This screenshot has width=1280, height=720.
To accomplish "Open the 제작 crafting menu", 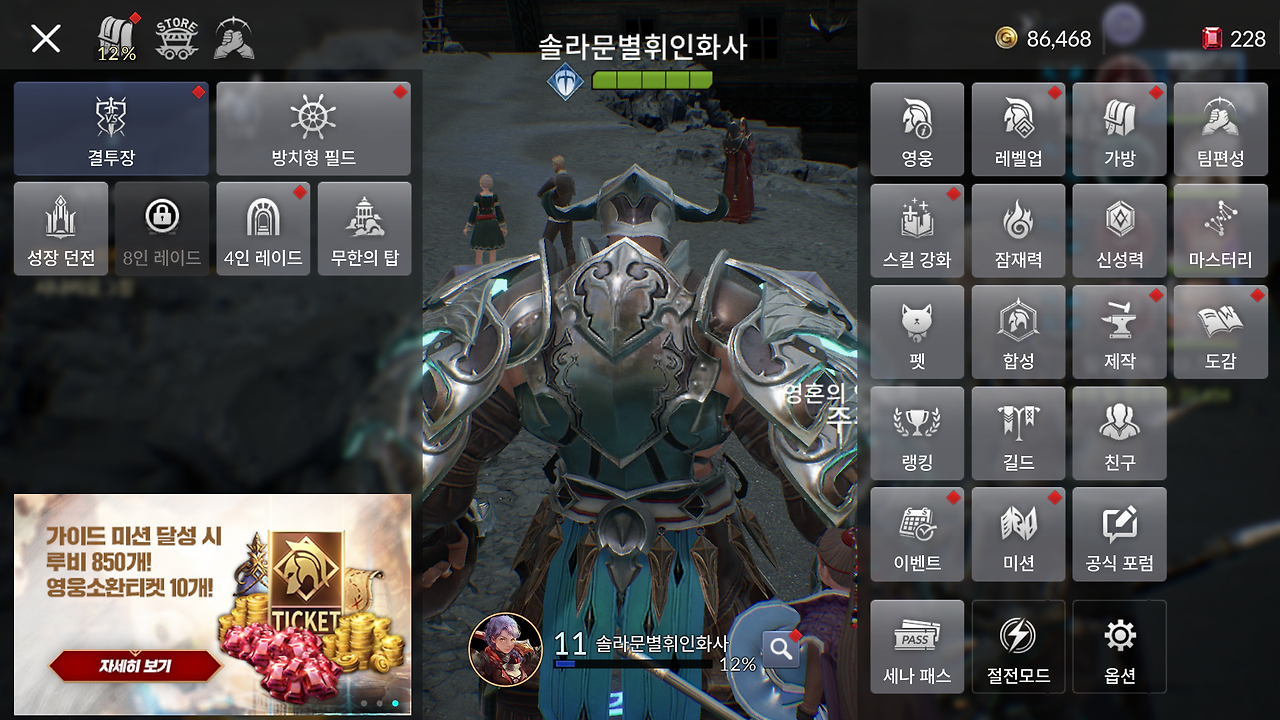I will 1119,331.
